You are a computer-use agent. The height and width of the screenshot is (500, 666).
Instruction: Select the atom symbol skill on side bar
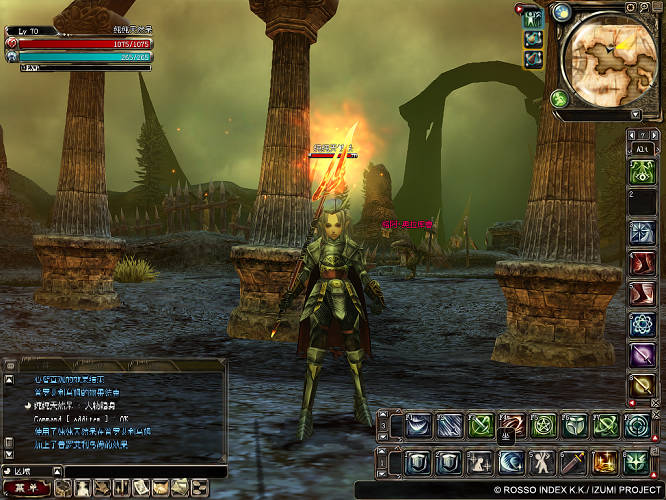[x=641, y=324]
